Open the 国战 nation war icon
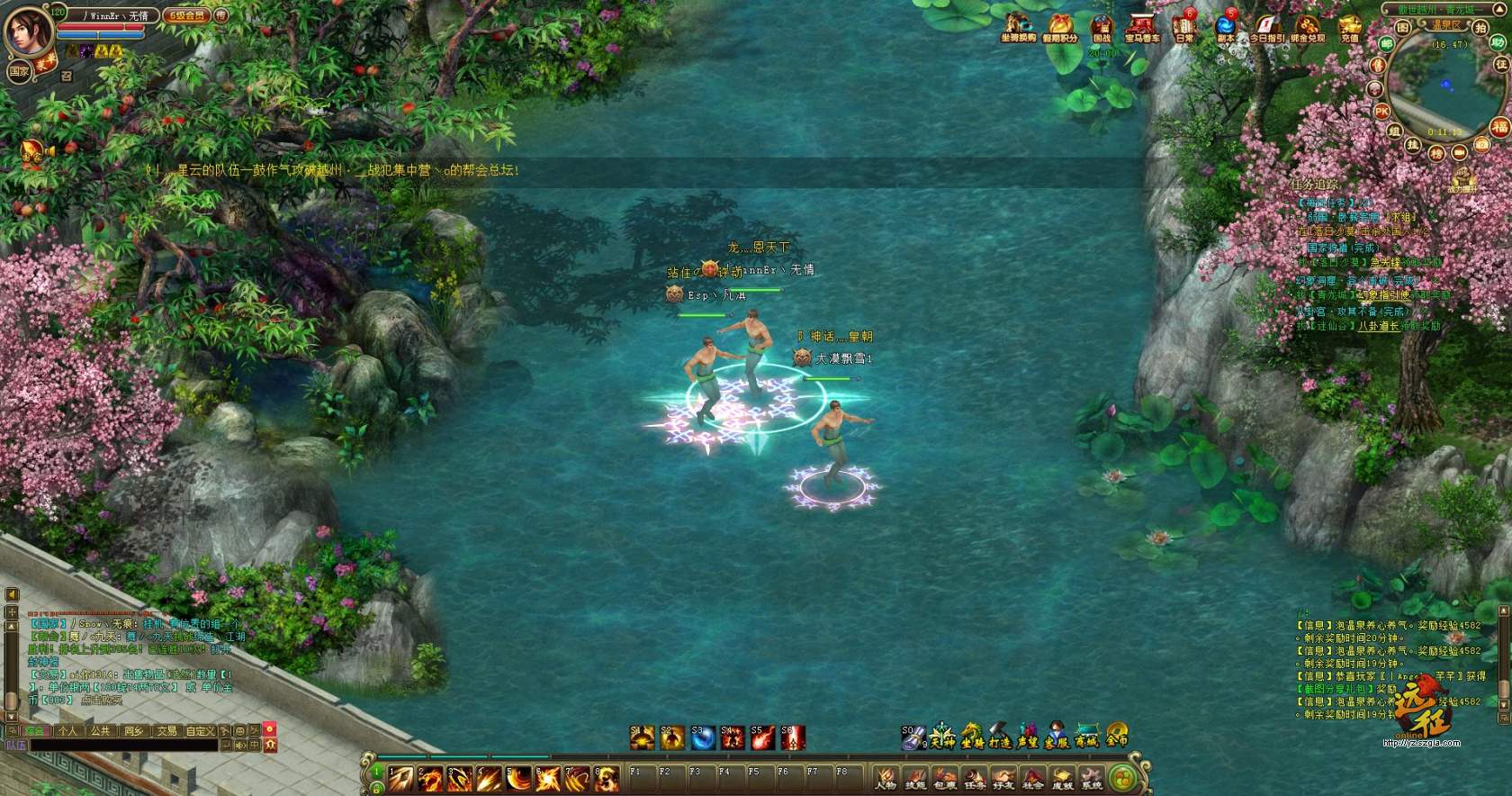The width and height of the screenshot is (1512, 796). point(1102,28)
